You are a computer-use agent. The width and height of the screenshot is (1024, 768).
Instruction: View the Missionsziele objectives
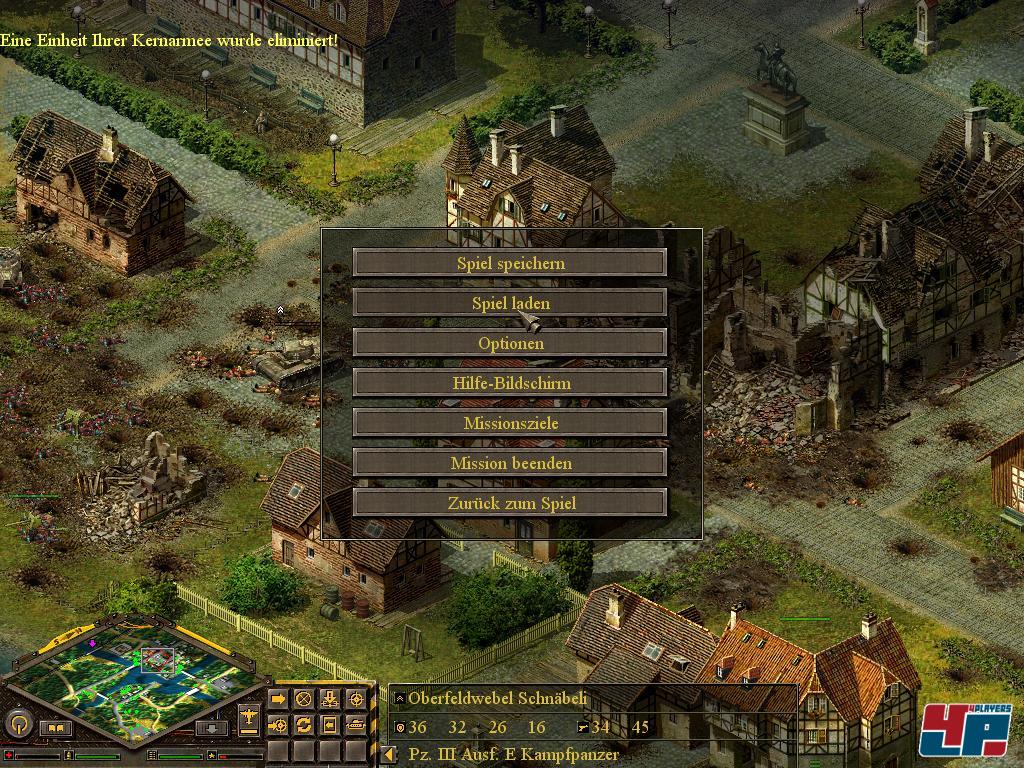point(510,423)
